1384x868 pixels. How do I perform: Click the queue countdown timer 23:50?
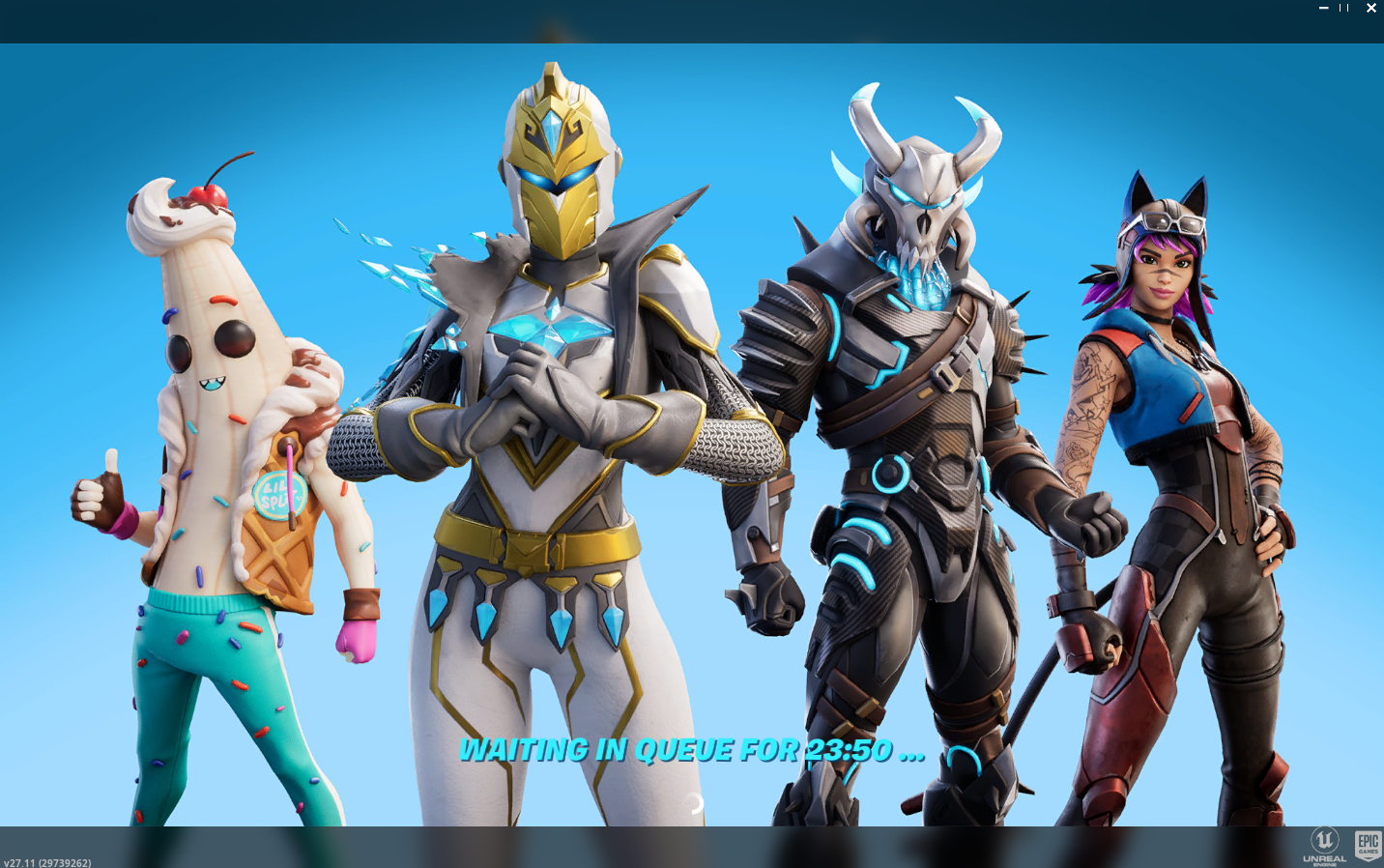click(849, 750)
